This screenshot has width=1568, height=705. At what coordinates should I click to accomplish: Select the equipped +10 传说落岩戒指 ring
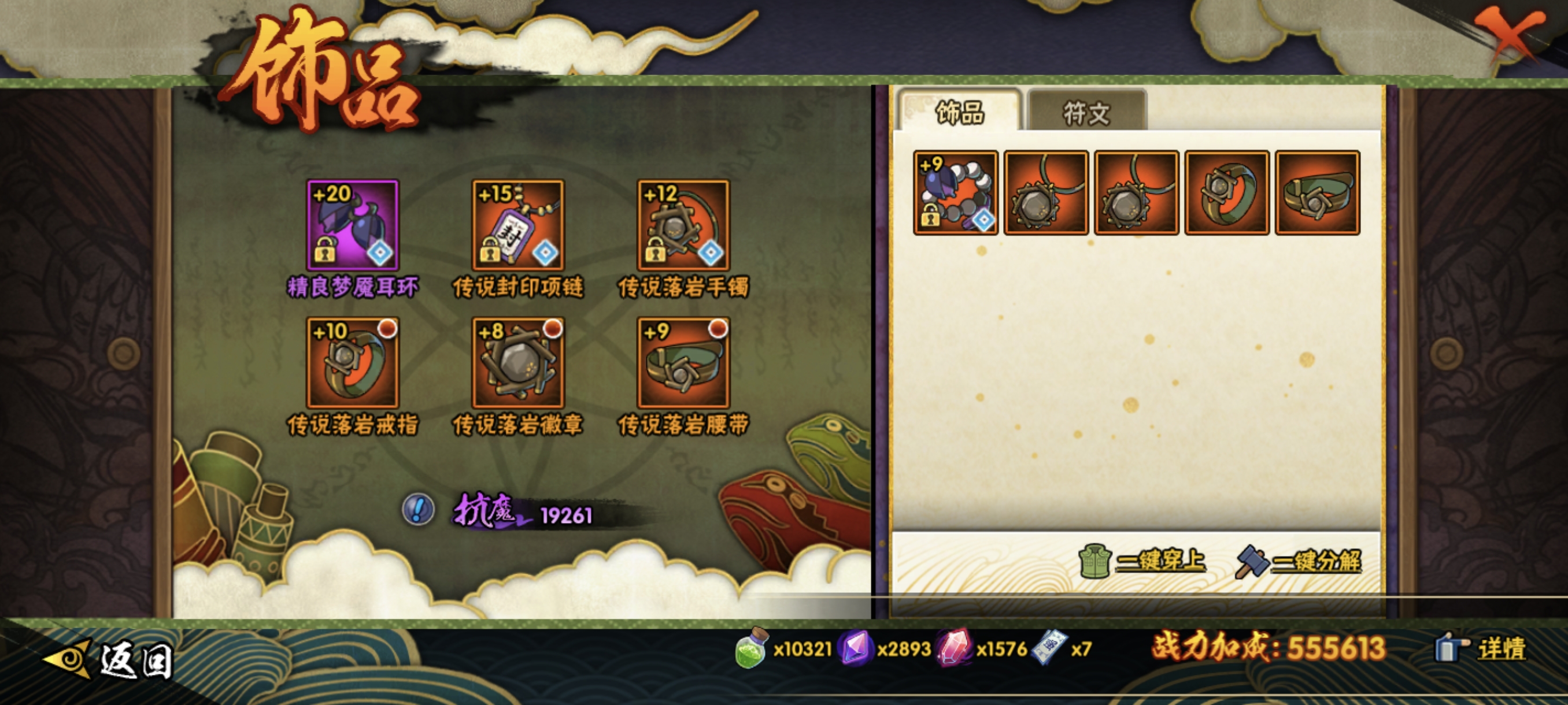tap(353, 362)
